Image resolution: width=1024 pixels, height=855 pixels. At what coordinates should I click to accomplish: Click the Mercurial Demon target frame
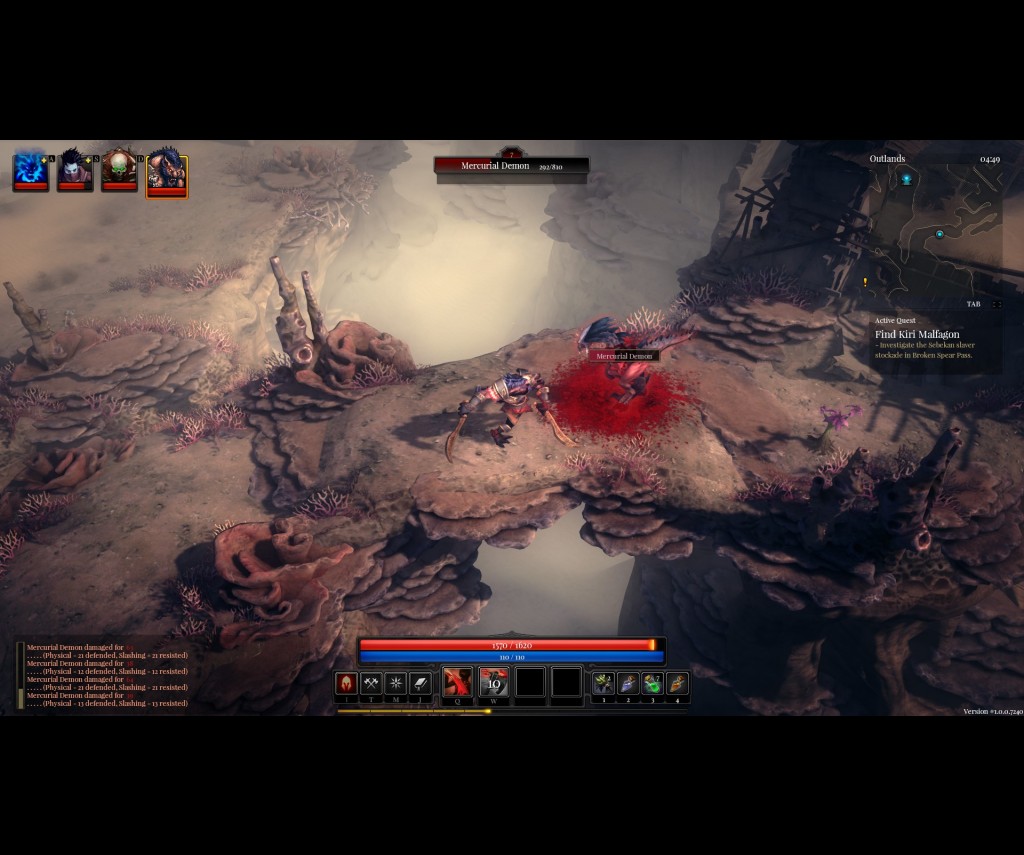pos(511,166)
